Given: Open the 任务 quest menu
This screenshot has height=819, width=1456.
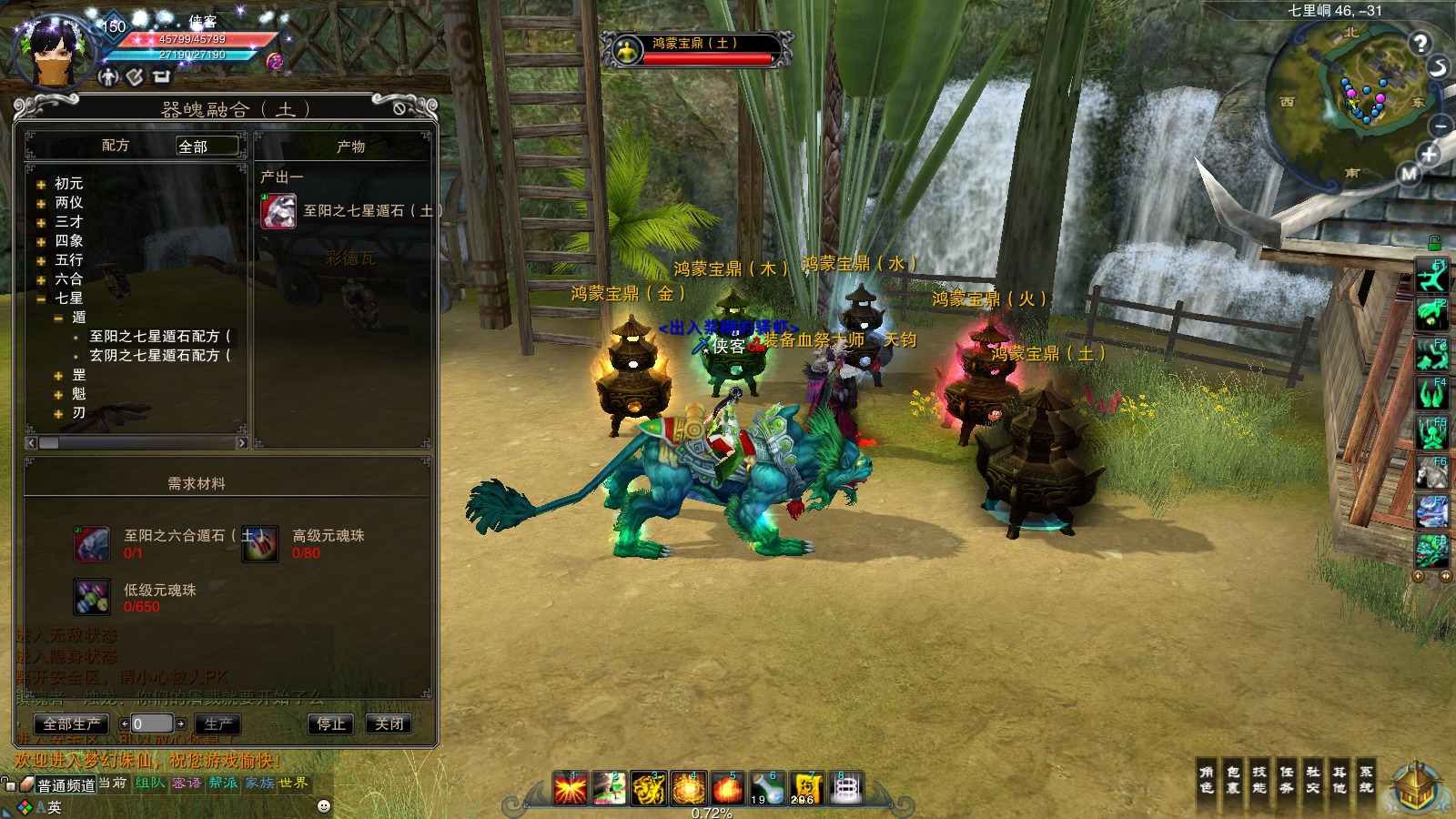Looking at the screenshot, I should pyautogui.click(x=1286, y=780).
